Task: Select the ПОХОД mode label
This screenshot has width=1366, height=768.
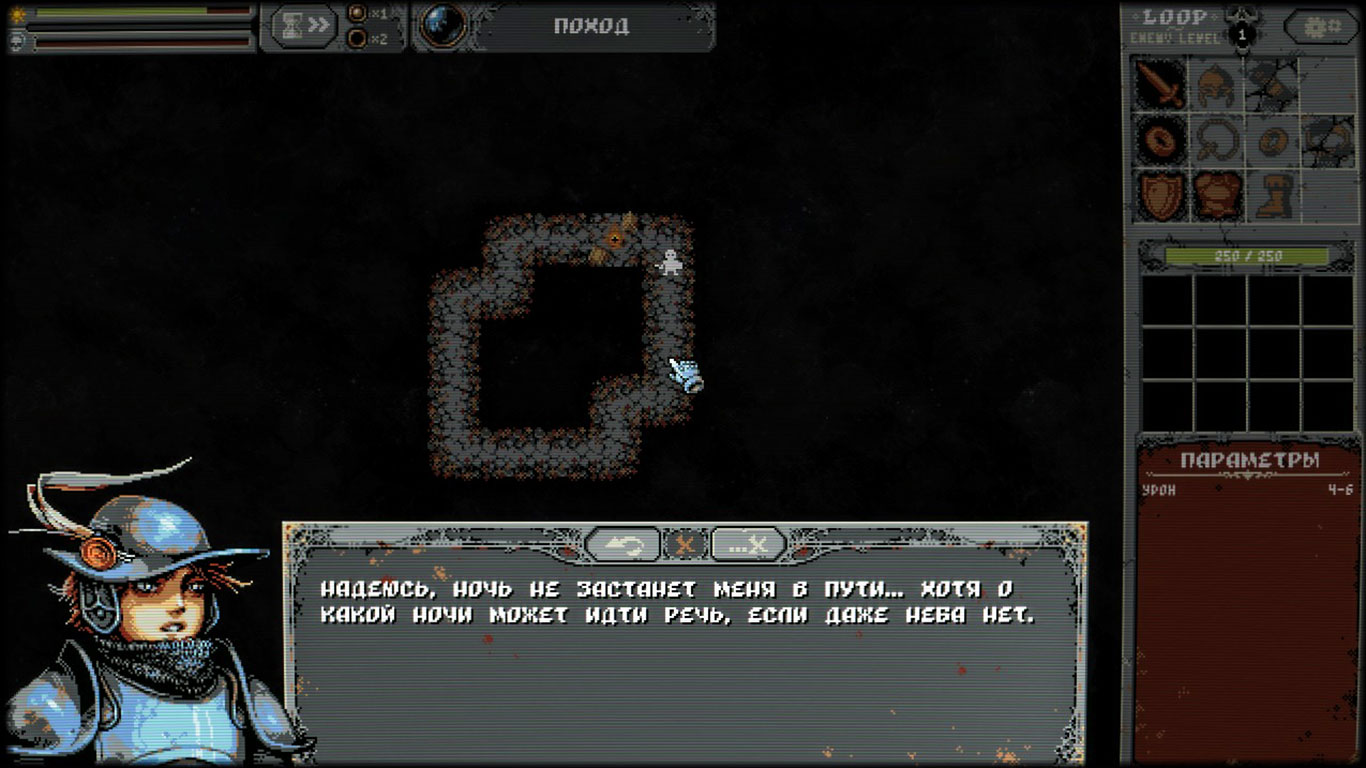Action: click(x=591, y=26)
